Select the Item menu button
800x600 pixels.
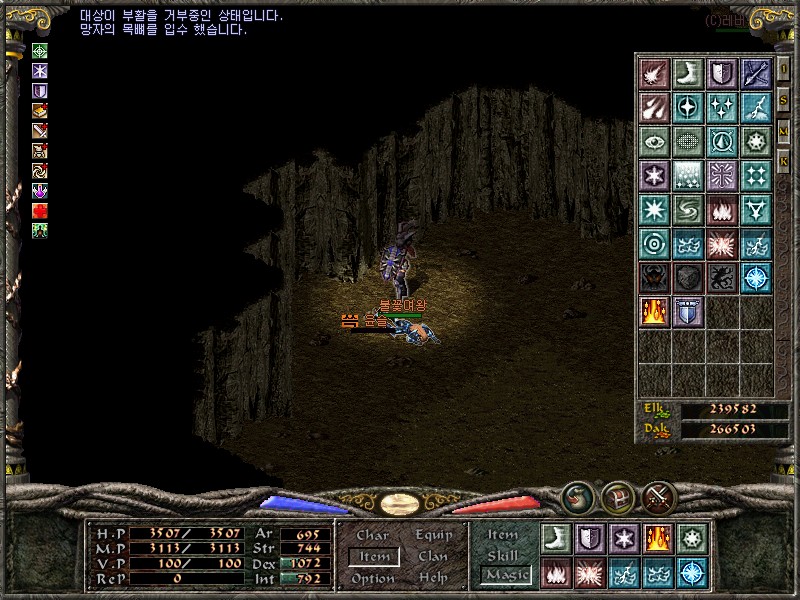[x=373, y=557]
